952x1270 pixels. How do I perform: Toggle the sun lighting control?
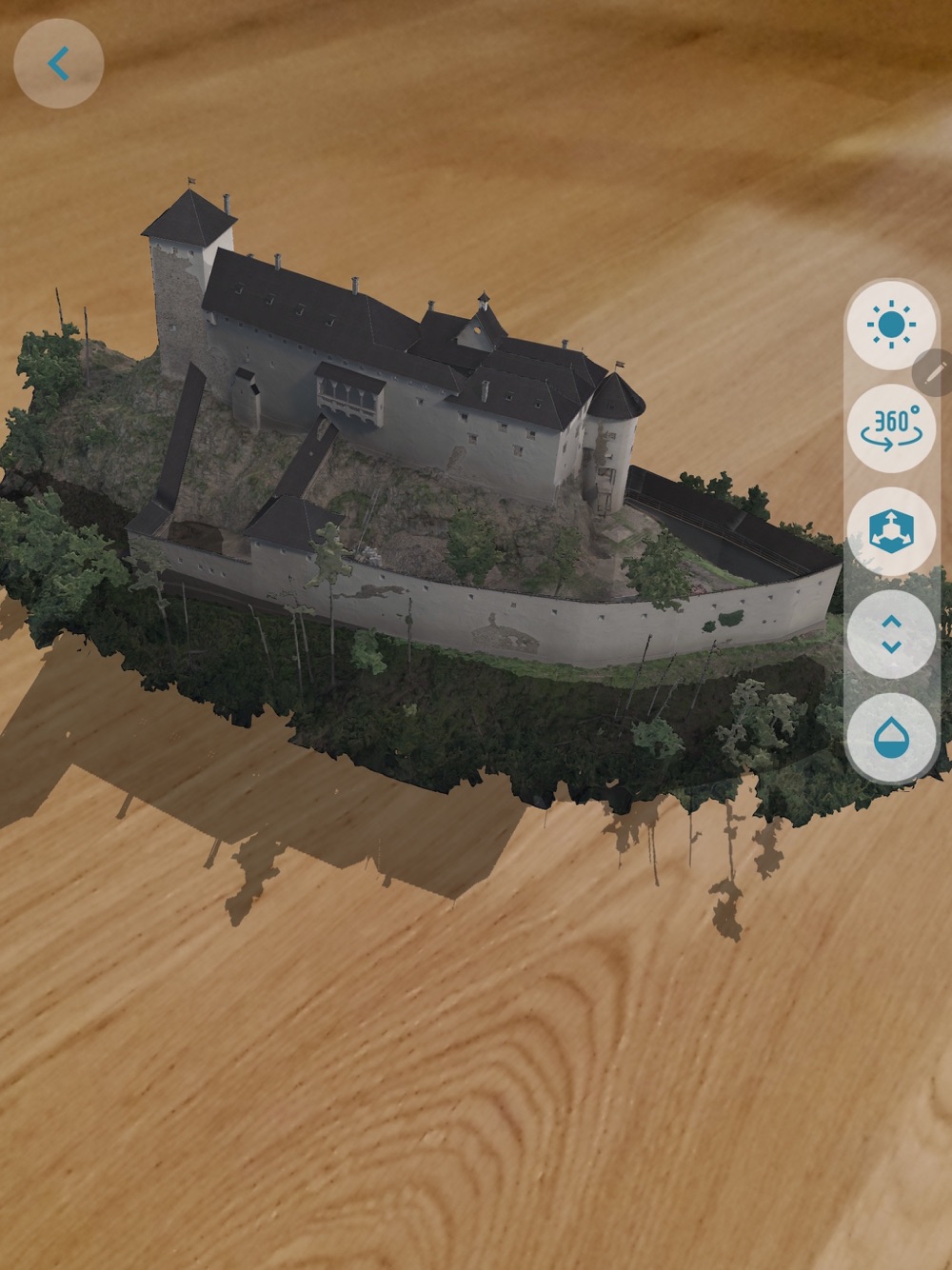point(891,326)
